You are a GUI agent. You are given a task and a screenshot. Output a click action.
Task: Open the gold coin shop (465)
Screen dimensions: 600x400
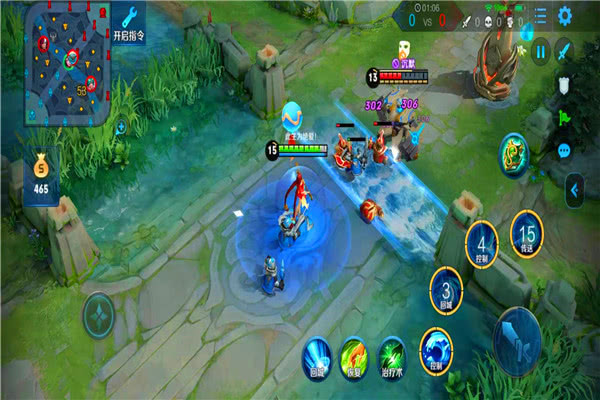[41, 175]
